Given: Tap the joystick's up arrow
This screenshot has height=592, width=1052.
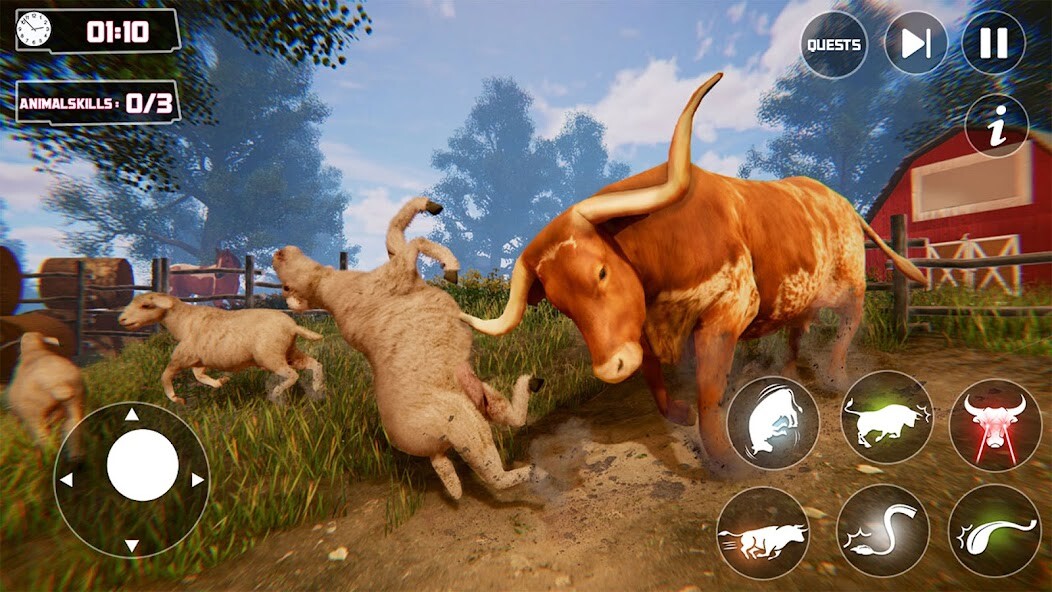Looking at the screenshot, I should (x=131, y=415).
